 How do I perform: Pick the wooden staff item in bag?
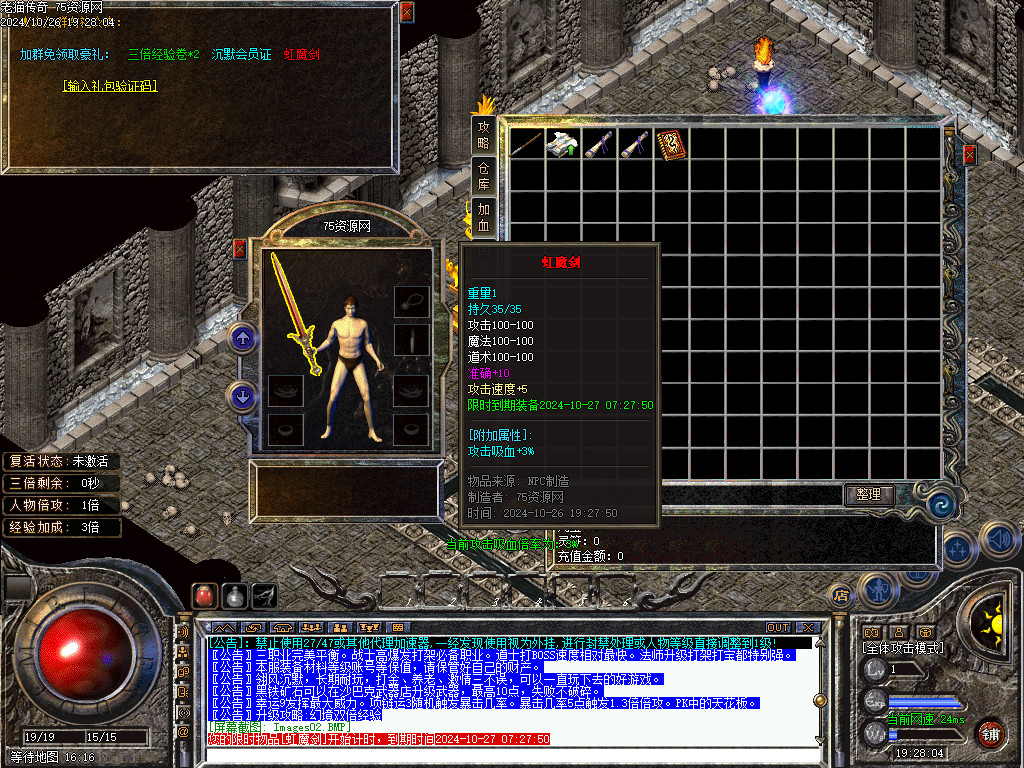[526, 144]
